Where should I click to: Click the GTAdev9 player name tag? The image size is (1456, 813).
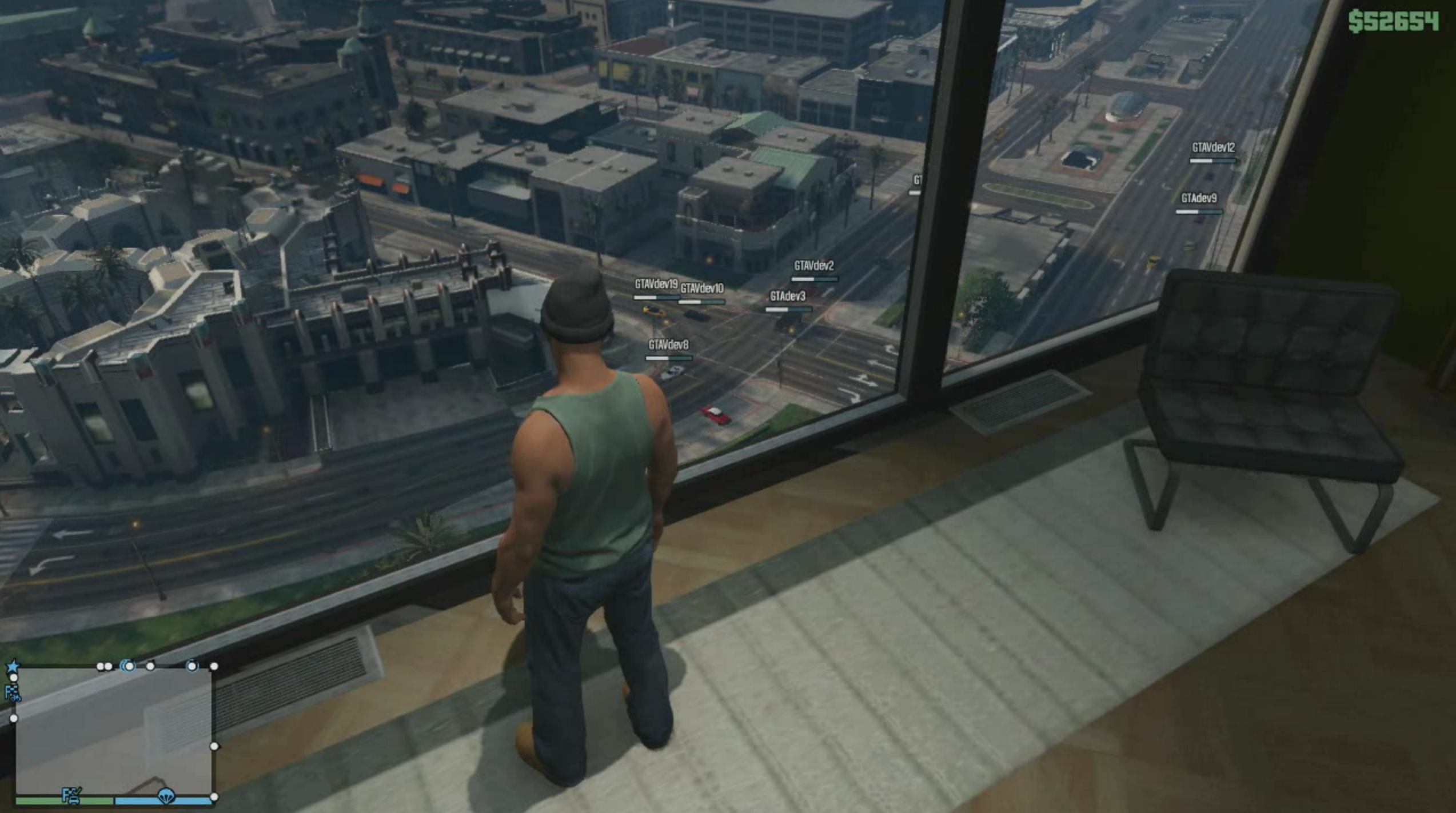click(x=1199, y=198)
